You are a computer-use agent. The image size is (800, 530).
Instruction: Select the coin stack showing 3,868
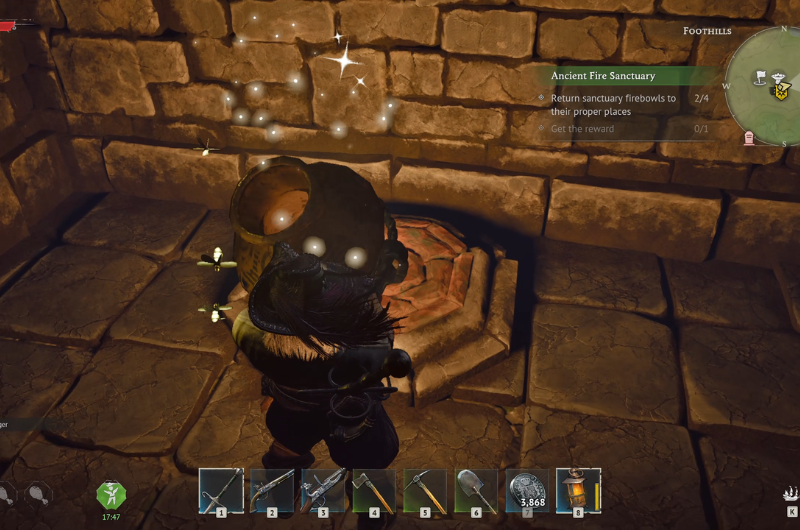pyautogui.click(x=527, y=490)
